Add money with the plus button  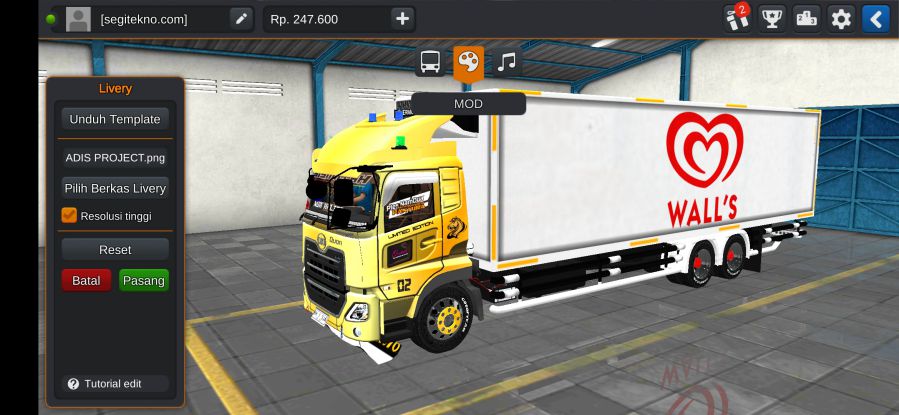402,18
